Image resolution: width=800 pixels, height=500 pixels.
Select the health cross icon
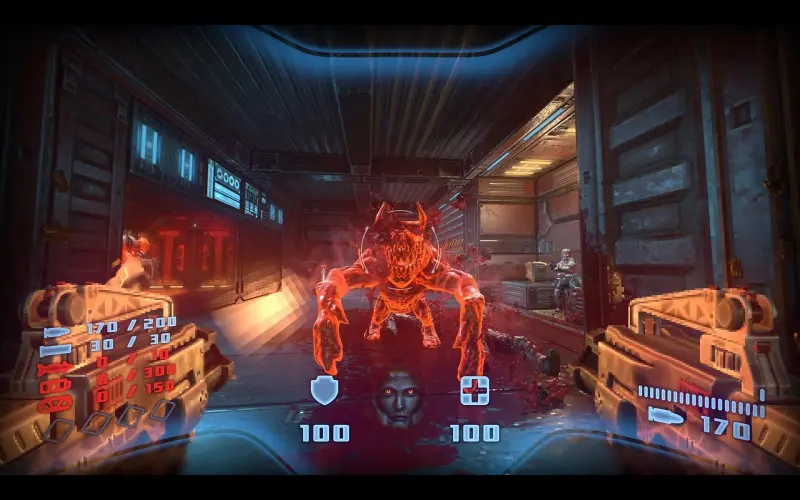pyautogui.click(x=474, y=390)
